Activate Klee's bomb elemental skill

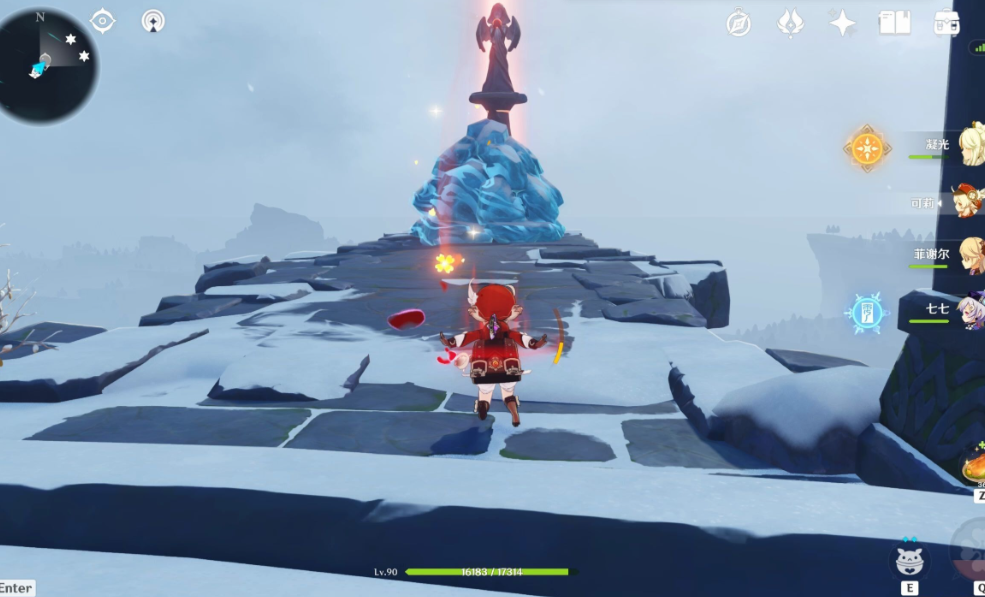tap(908, 560)
